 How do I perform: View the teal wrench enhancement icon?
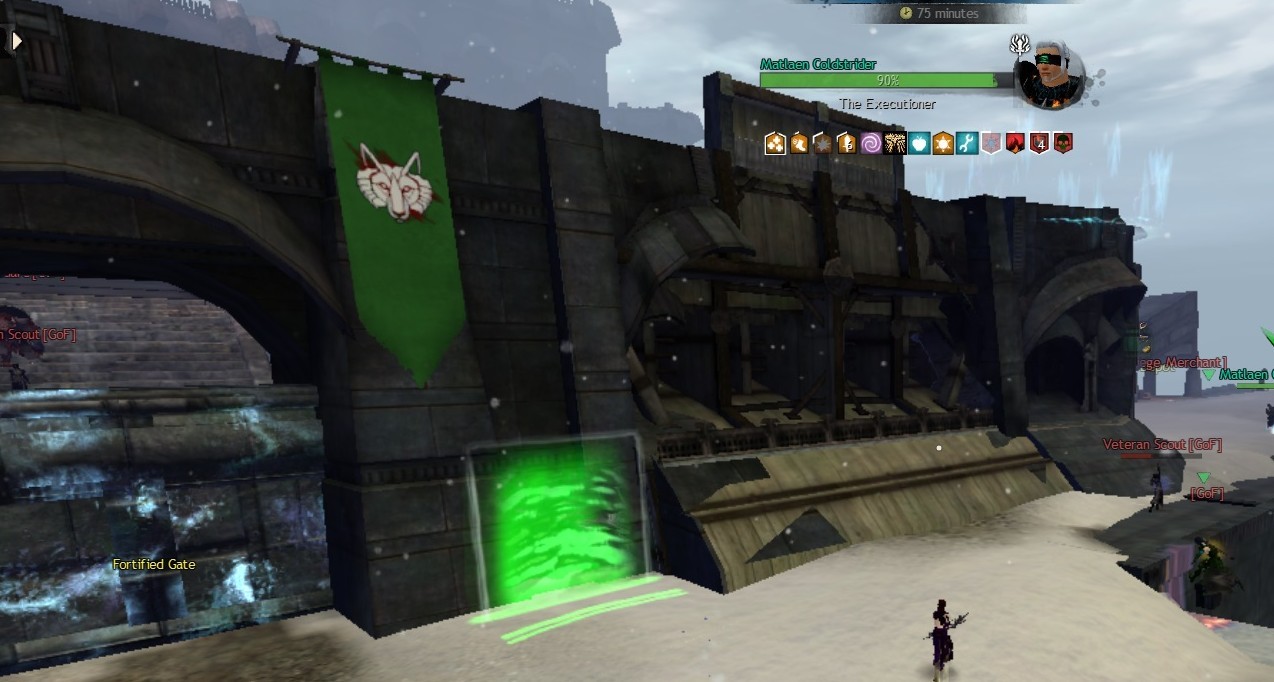pyautogui.click(x=967, y=144)
